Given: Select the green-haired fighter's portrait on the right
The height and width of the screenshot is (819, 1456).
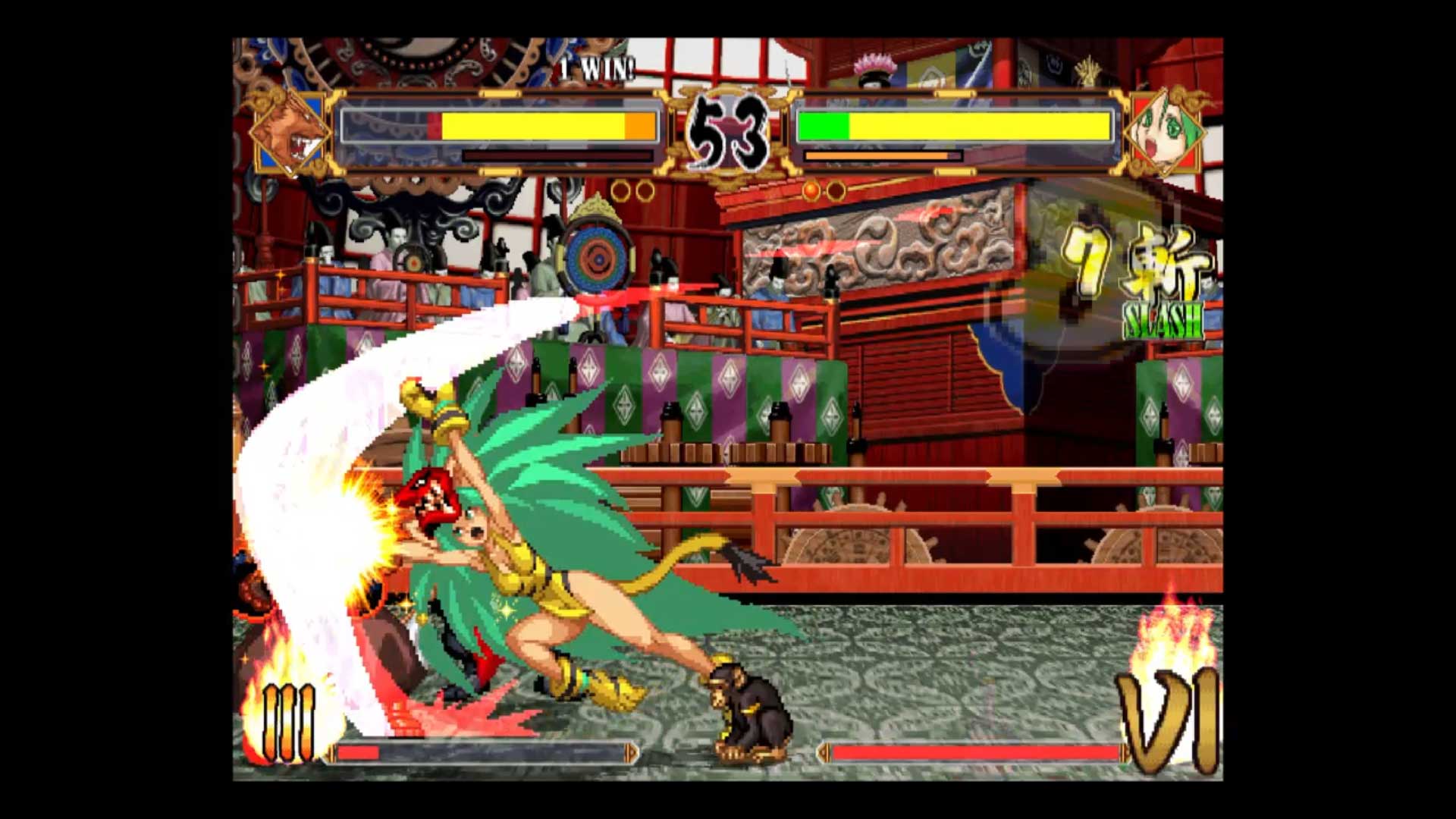Looking at the screenshot, I should pyautogui.click(x=1166, y=130).
